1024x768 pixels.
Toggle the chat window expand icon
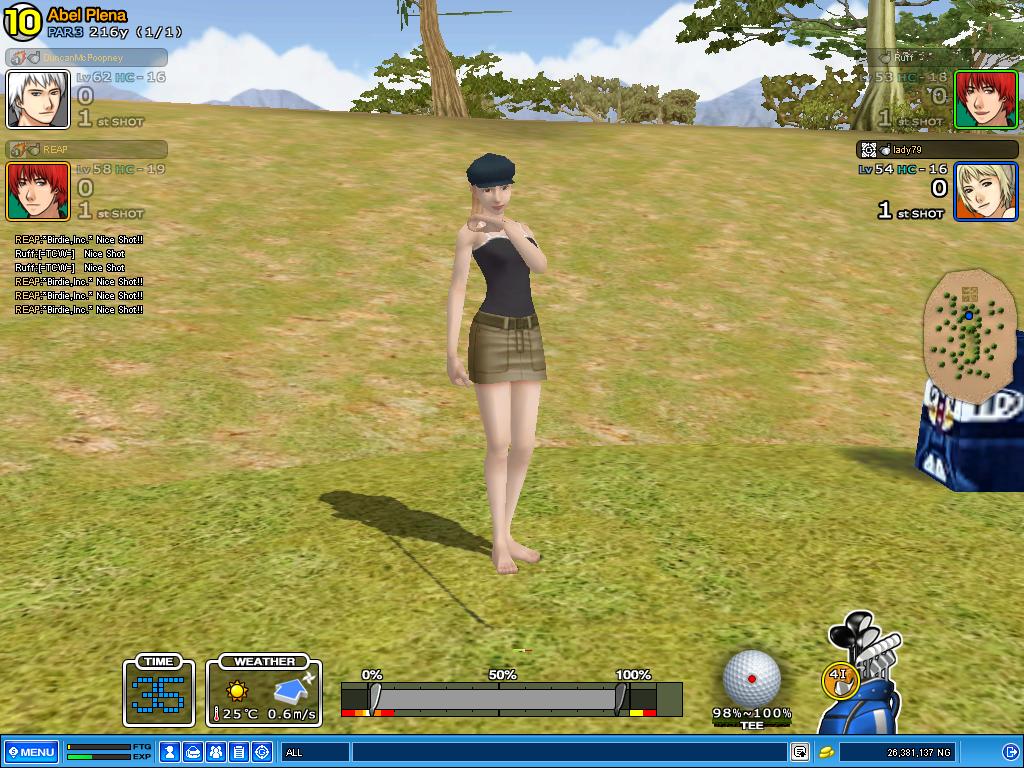(800, 752)
